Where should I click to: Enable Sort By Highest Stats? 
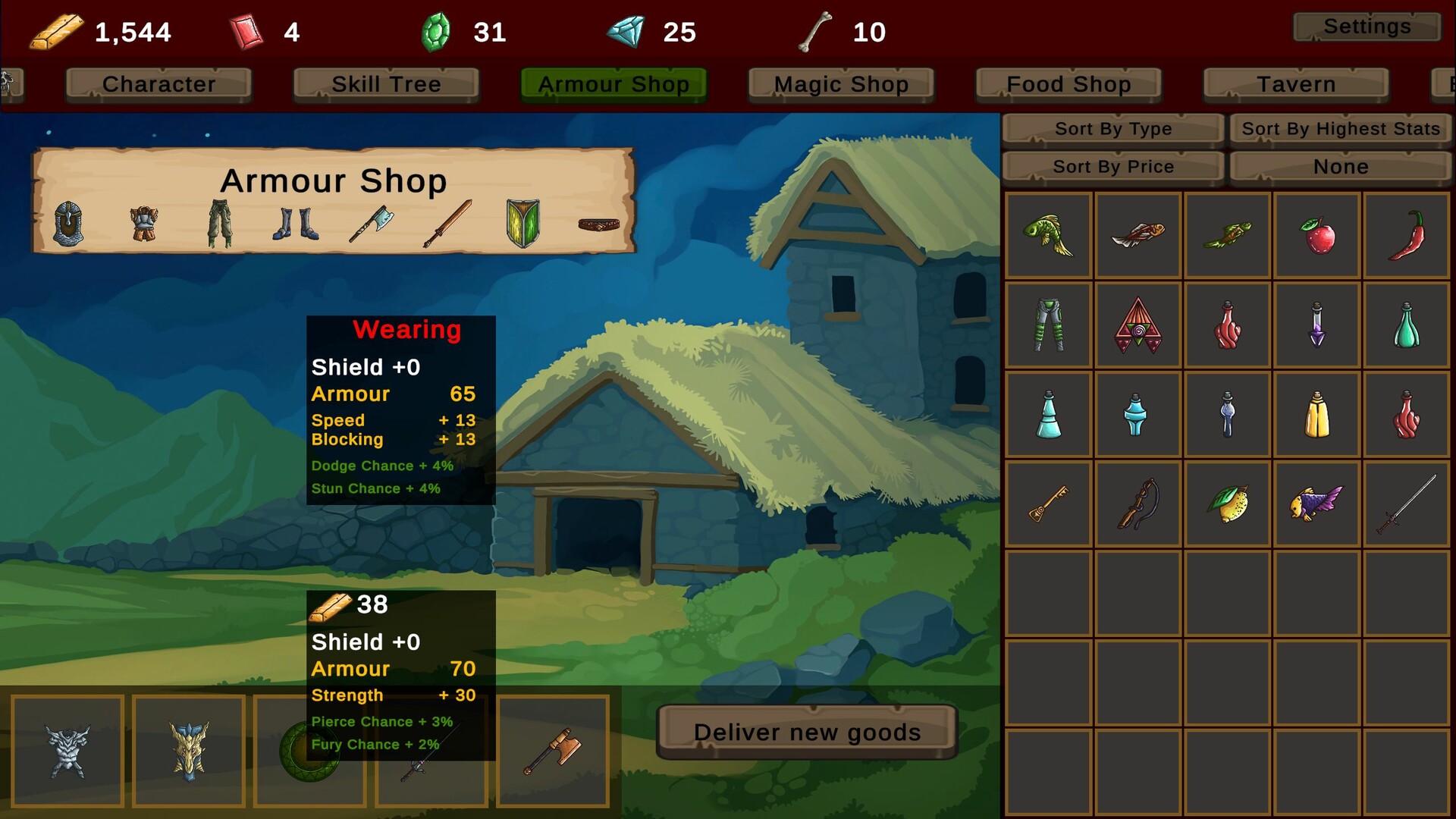click(1340, 128)
